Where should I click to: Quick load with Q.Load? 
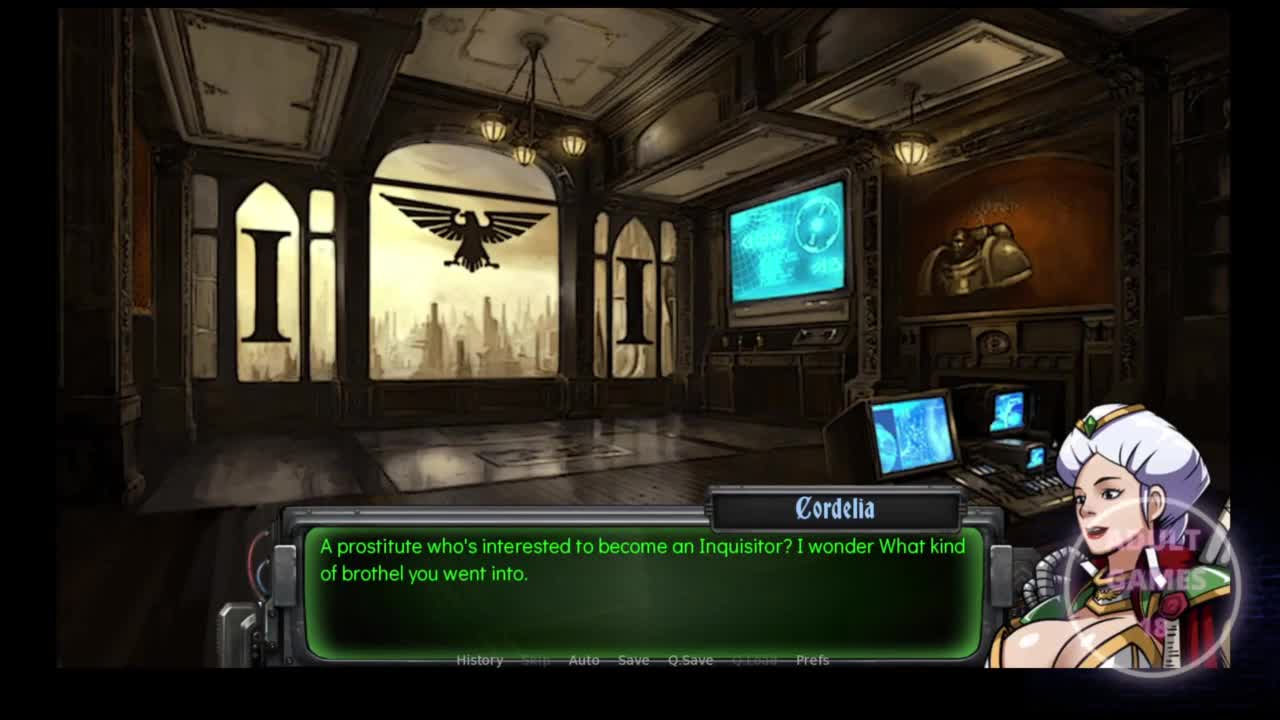(x=754, y=660)
